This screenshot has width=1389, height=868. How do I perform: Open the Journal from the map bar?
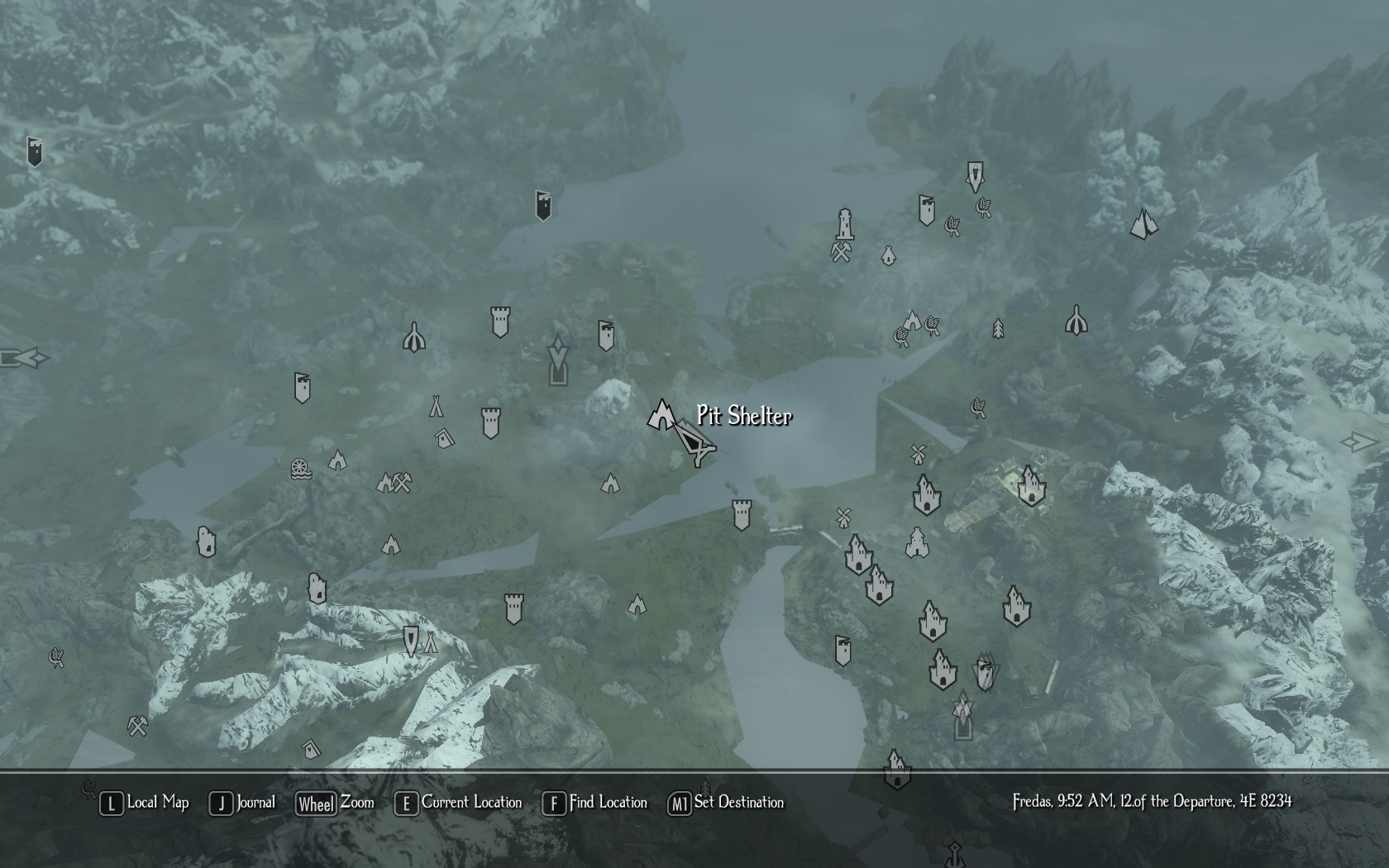click(242, 803)
